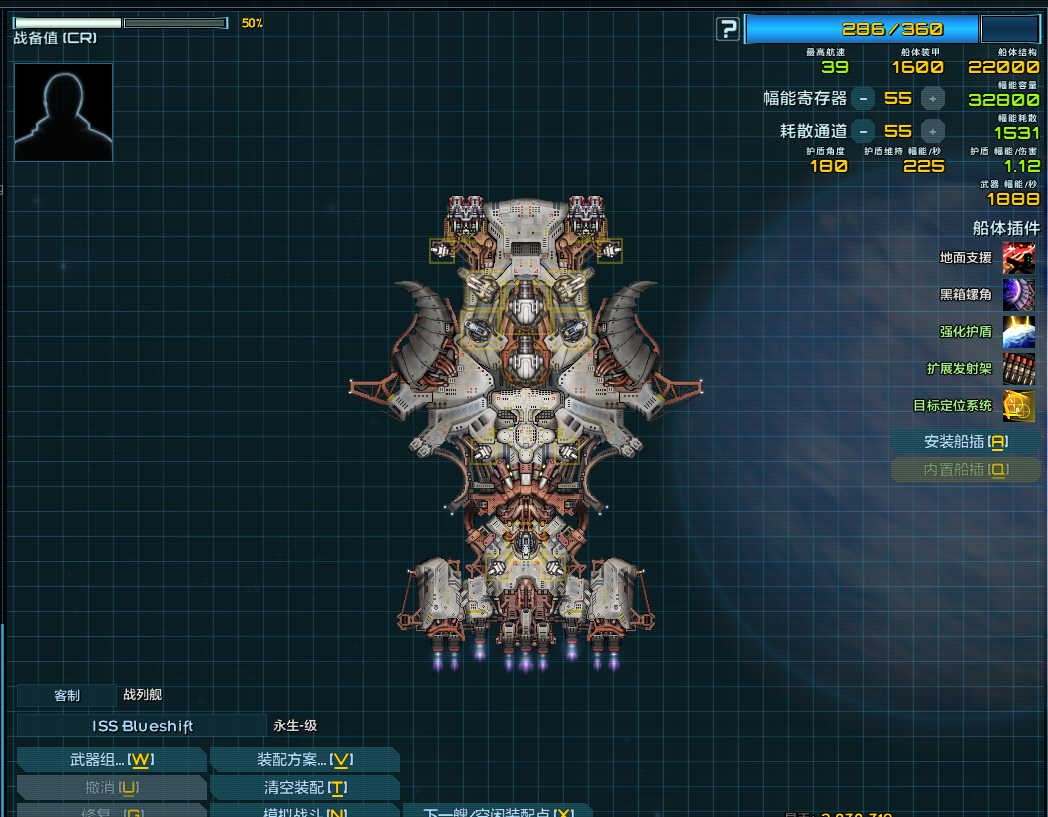The width and height of the screenshot is (1048, 817).
Task: Select the 黑箱螺角 hullmod icon
Action: click(x=1018, y=295)
